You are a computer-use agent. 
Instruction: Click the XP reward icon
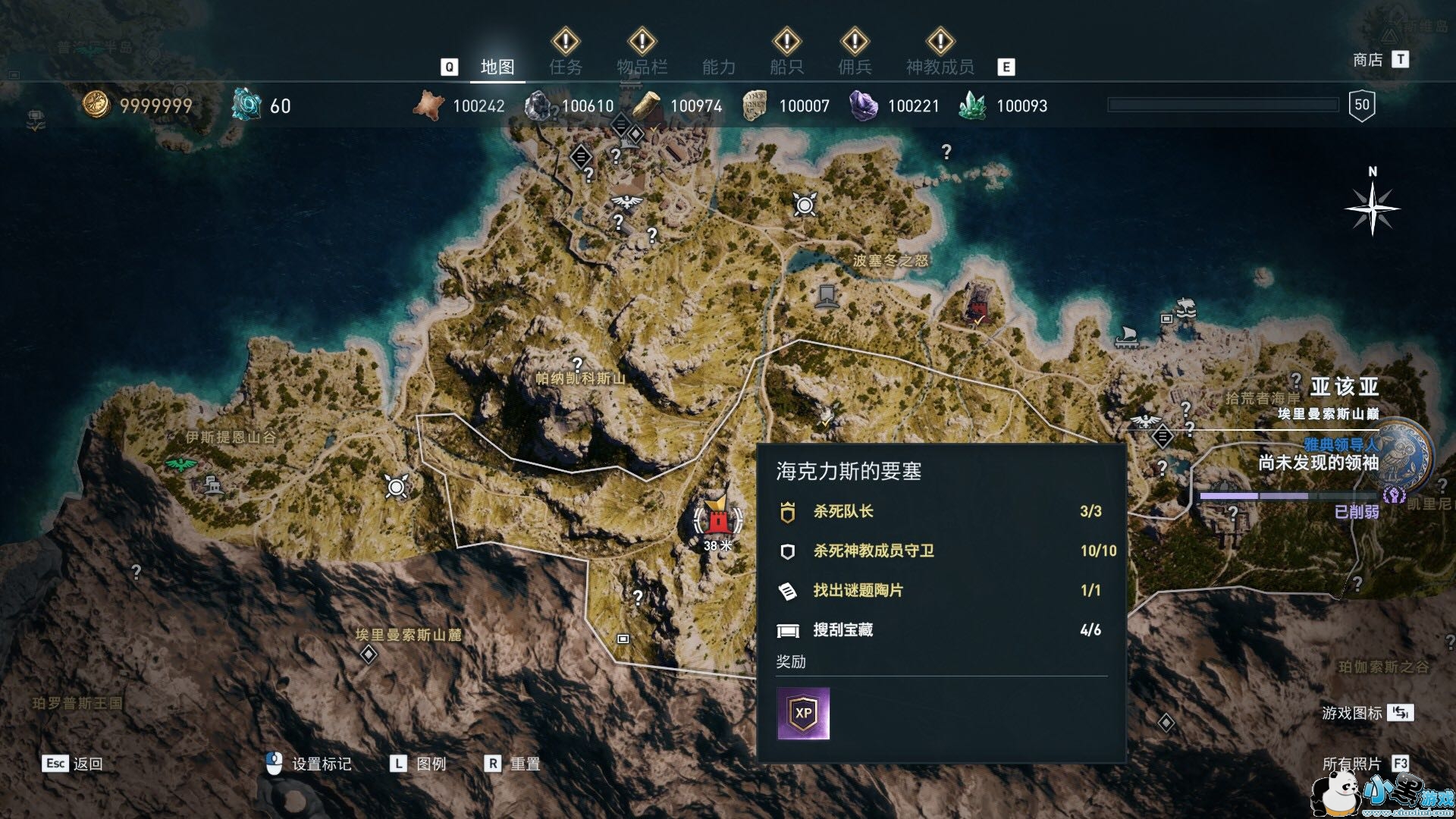[x=803, y=714]
